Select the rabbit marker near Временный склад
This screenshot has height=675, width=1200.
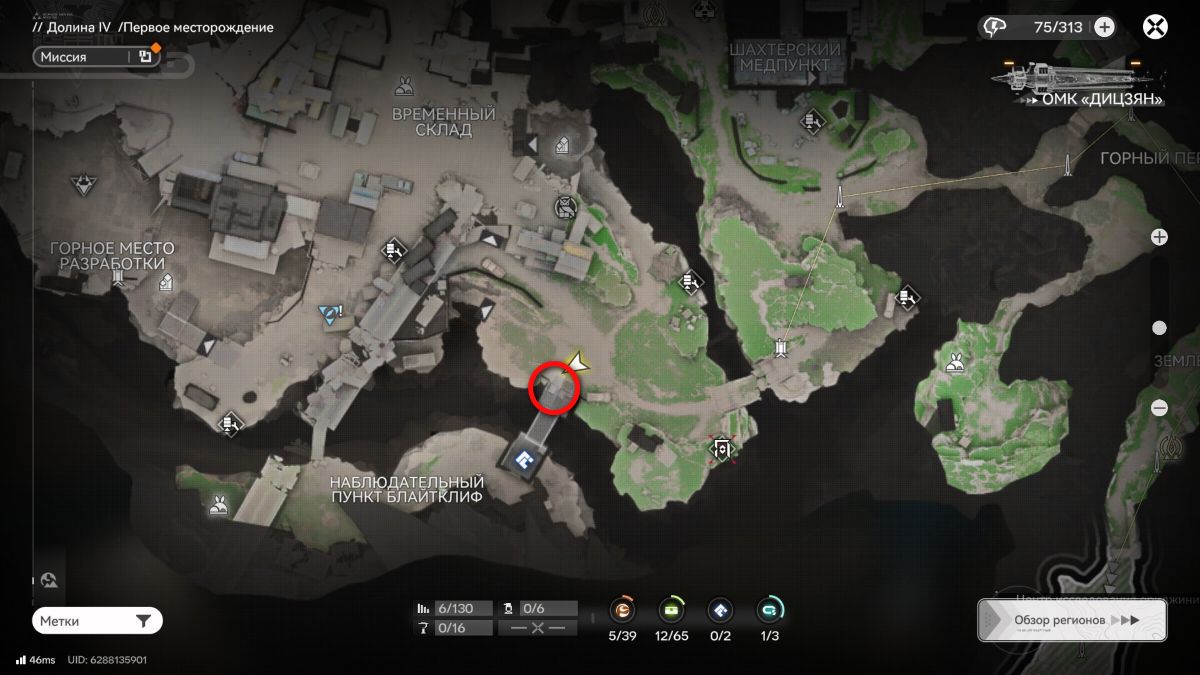click(404, 85)
